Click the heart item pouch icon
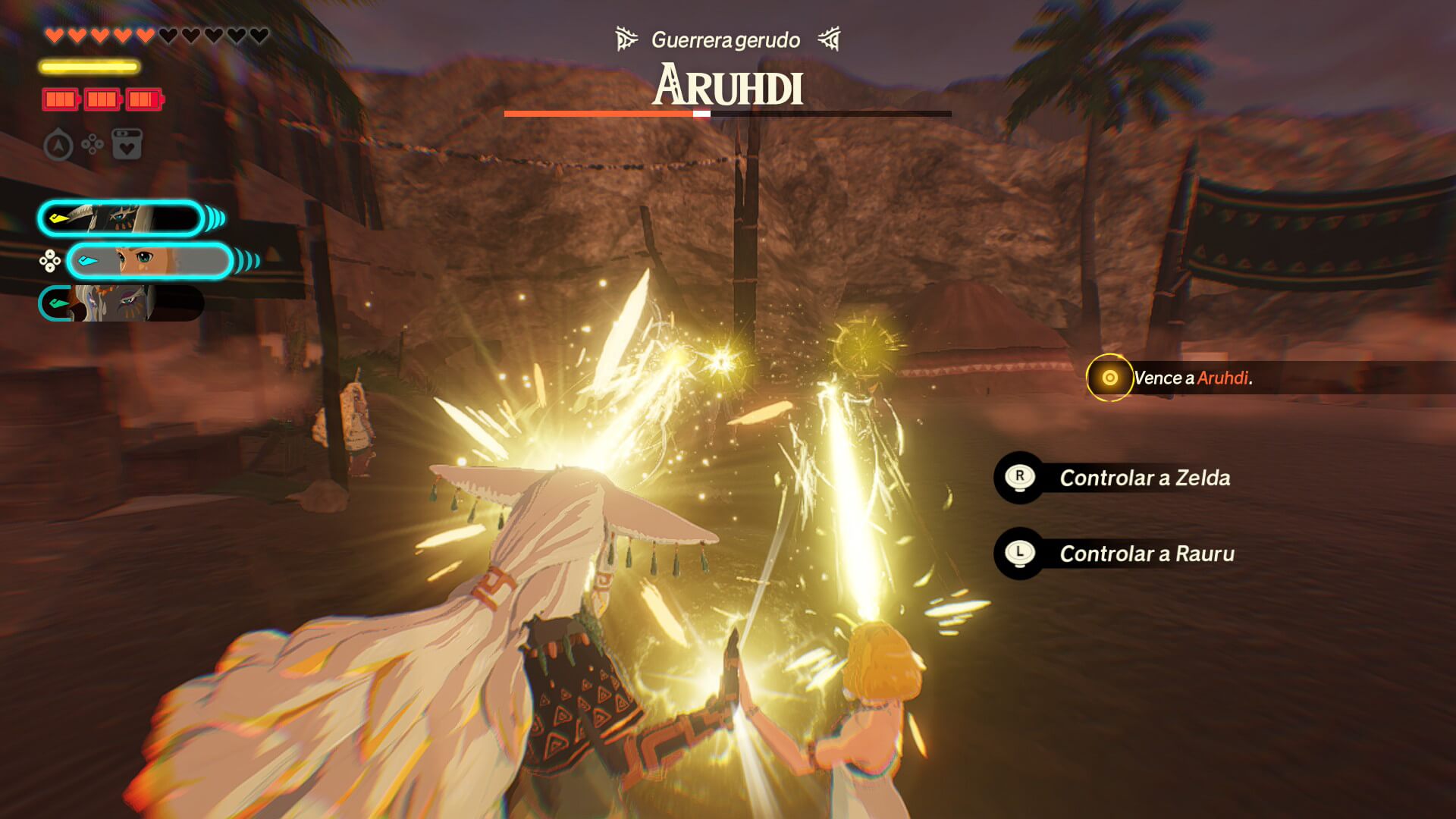 coord(127,144)
